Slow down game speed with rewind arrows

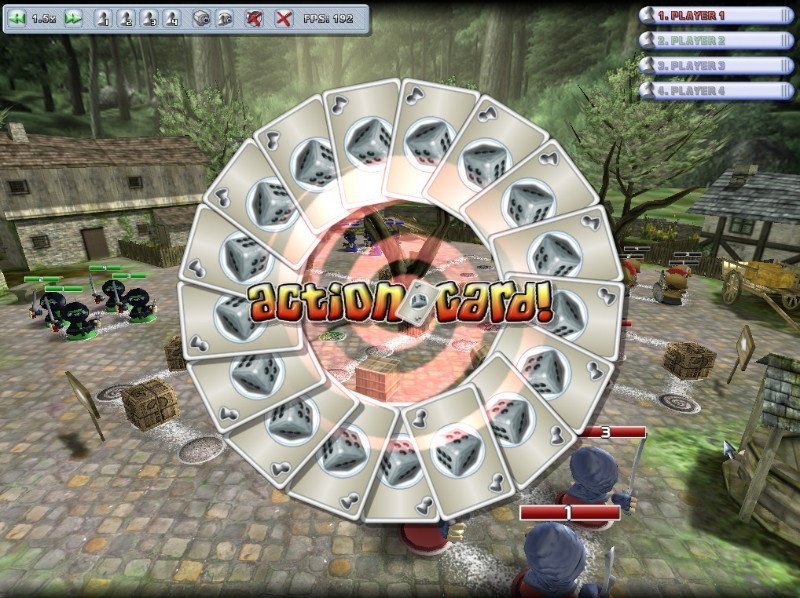[x=17, y=19]
